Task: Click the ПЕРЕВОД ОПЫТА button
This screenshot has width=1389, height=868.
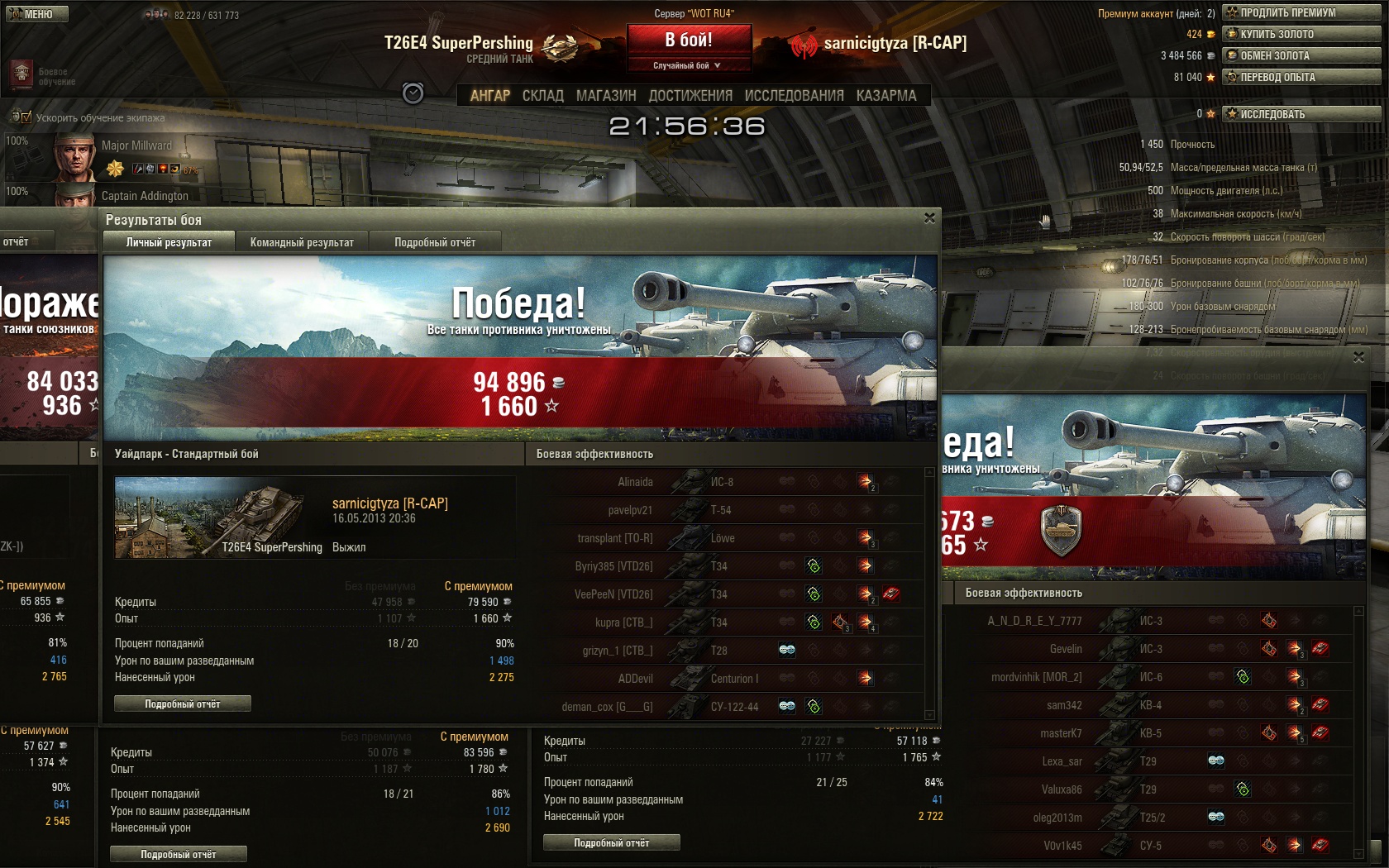Action: coord(1301,77)
